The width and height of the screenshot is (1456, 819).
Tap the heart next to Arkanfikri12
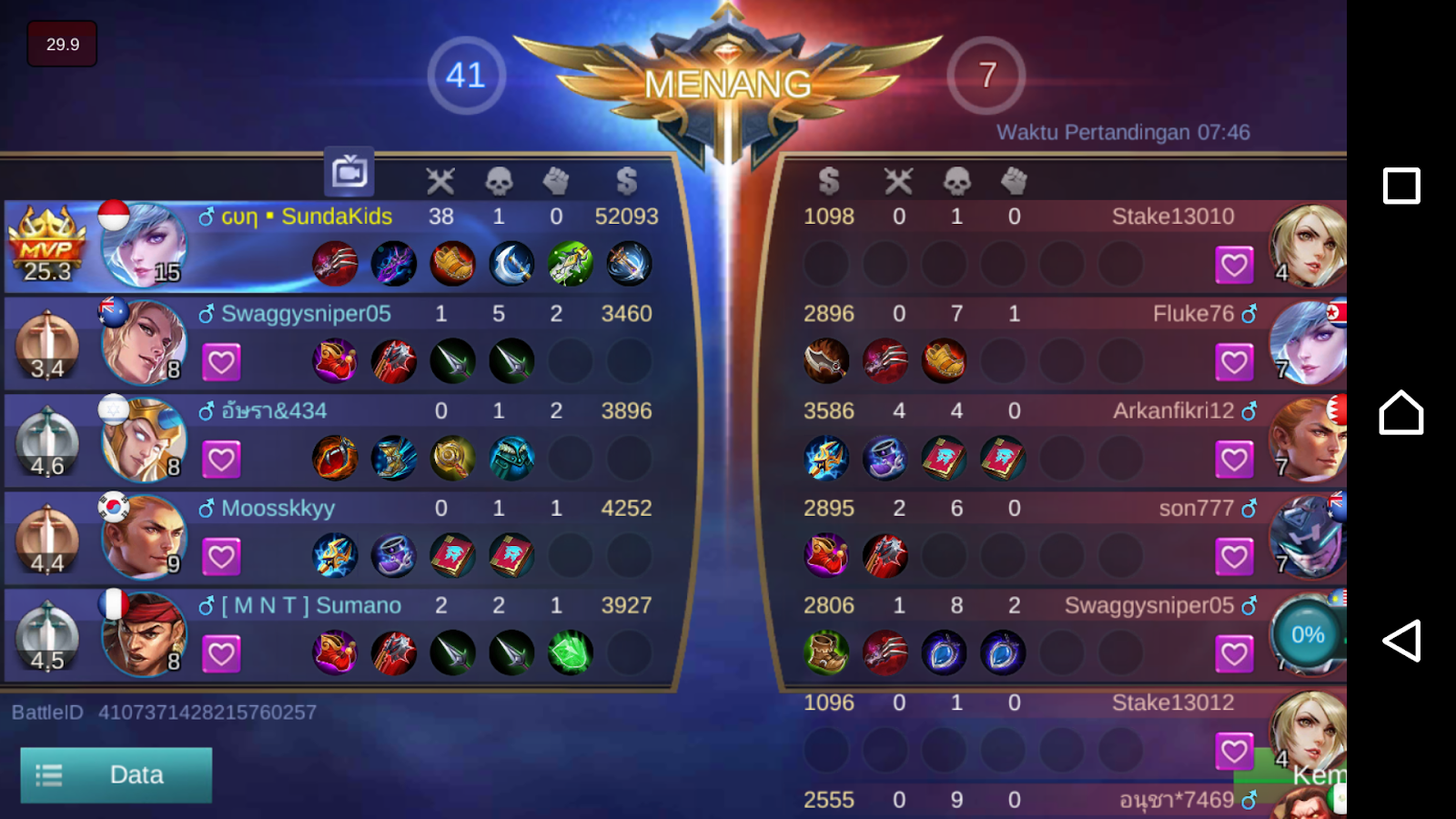(x=1234, y=459)
